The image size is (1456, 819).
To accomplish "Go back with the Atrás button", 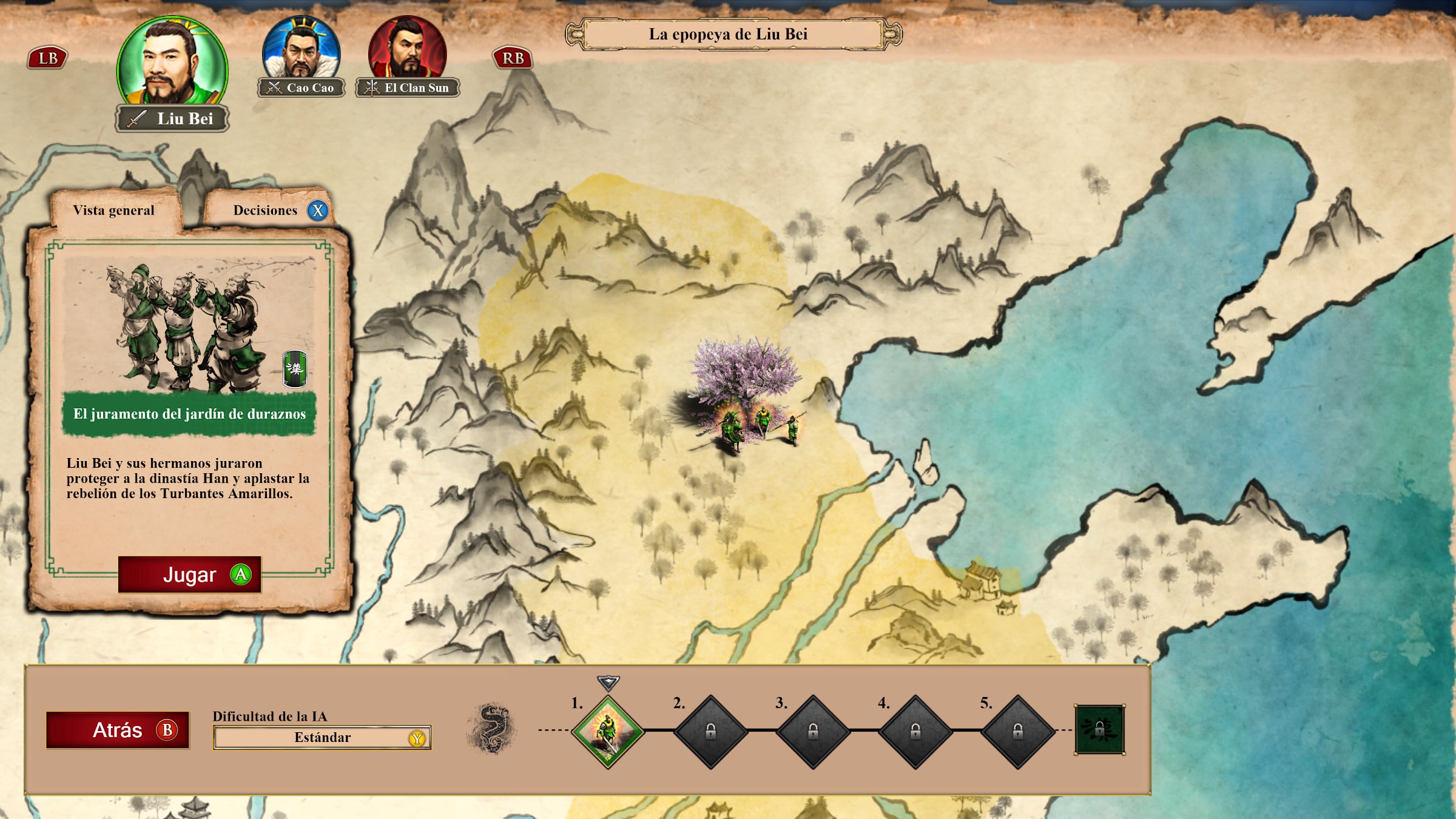I will tap(118, 730).
